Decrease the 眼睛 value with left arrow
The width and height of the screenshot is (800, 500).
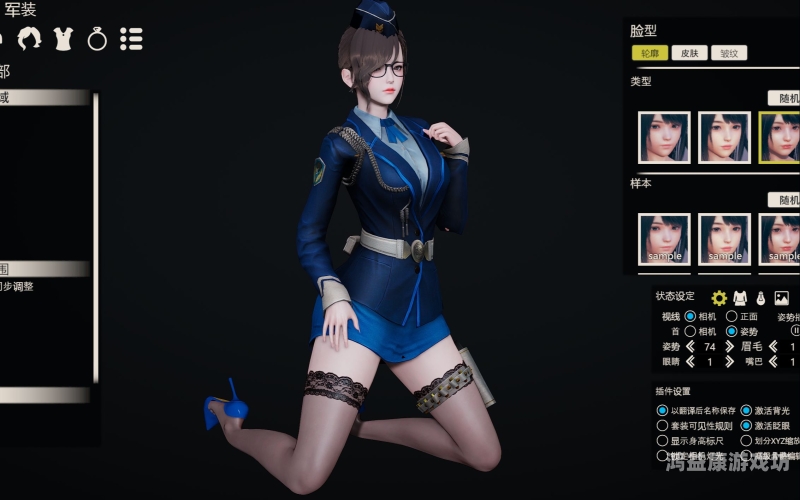pos(689,362)
